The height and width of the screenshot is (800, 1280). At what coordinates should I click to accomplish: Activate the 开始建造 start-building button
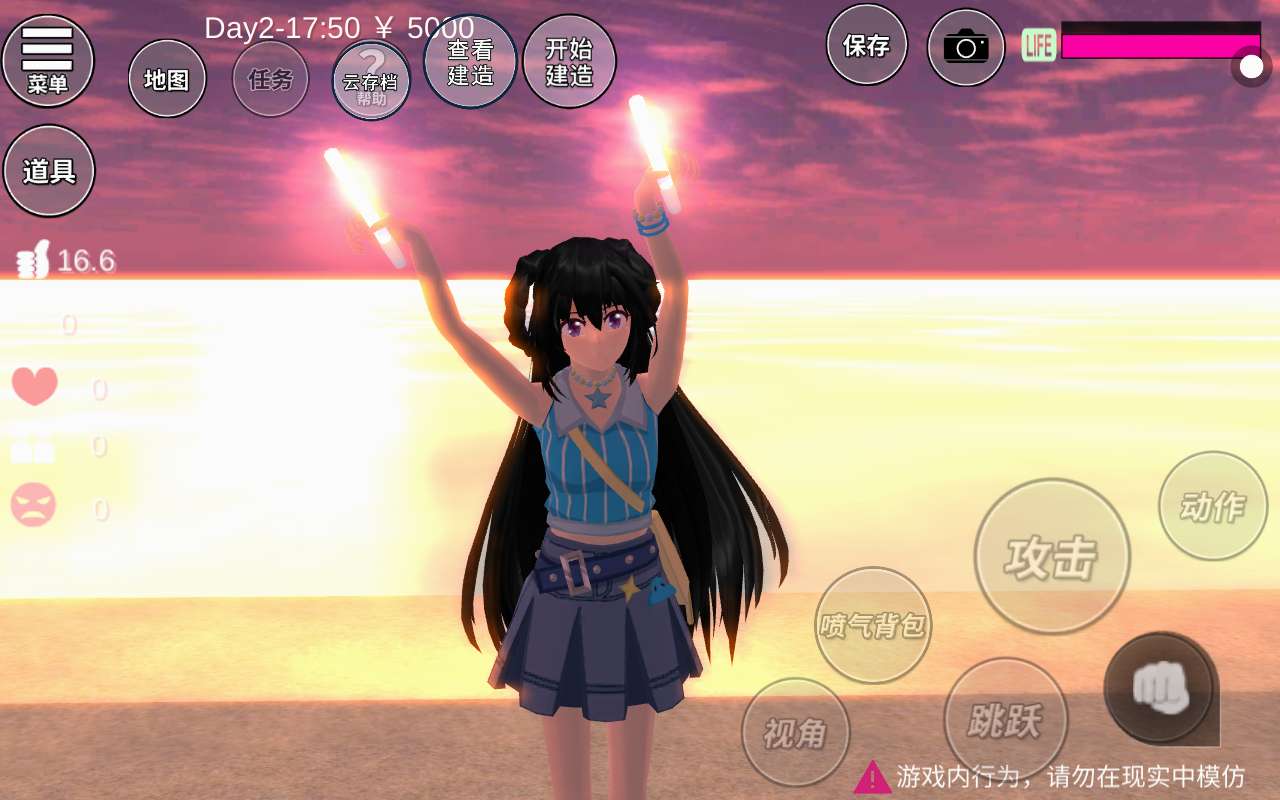click(x=569, y=61)
